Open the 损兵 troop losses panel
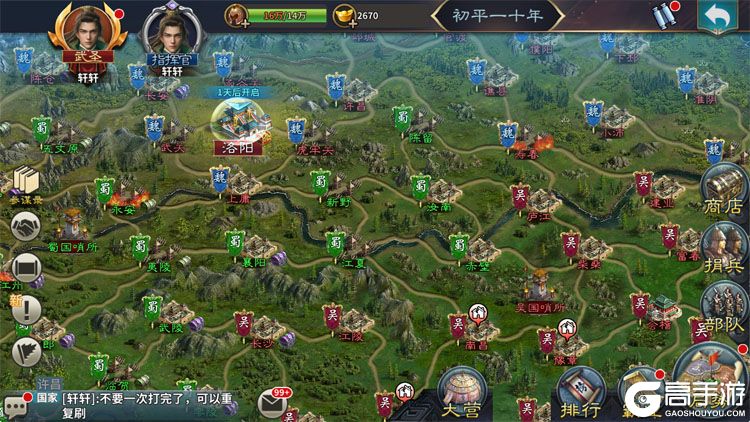 724,248
